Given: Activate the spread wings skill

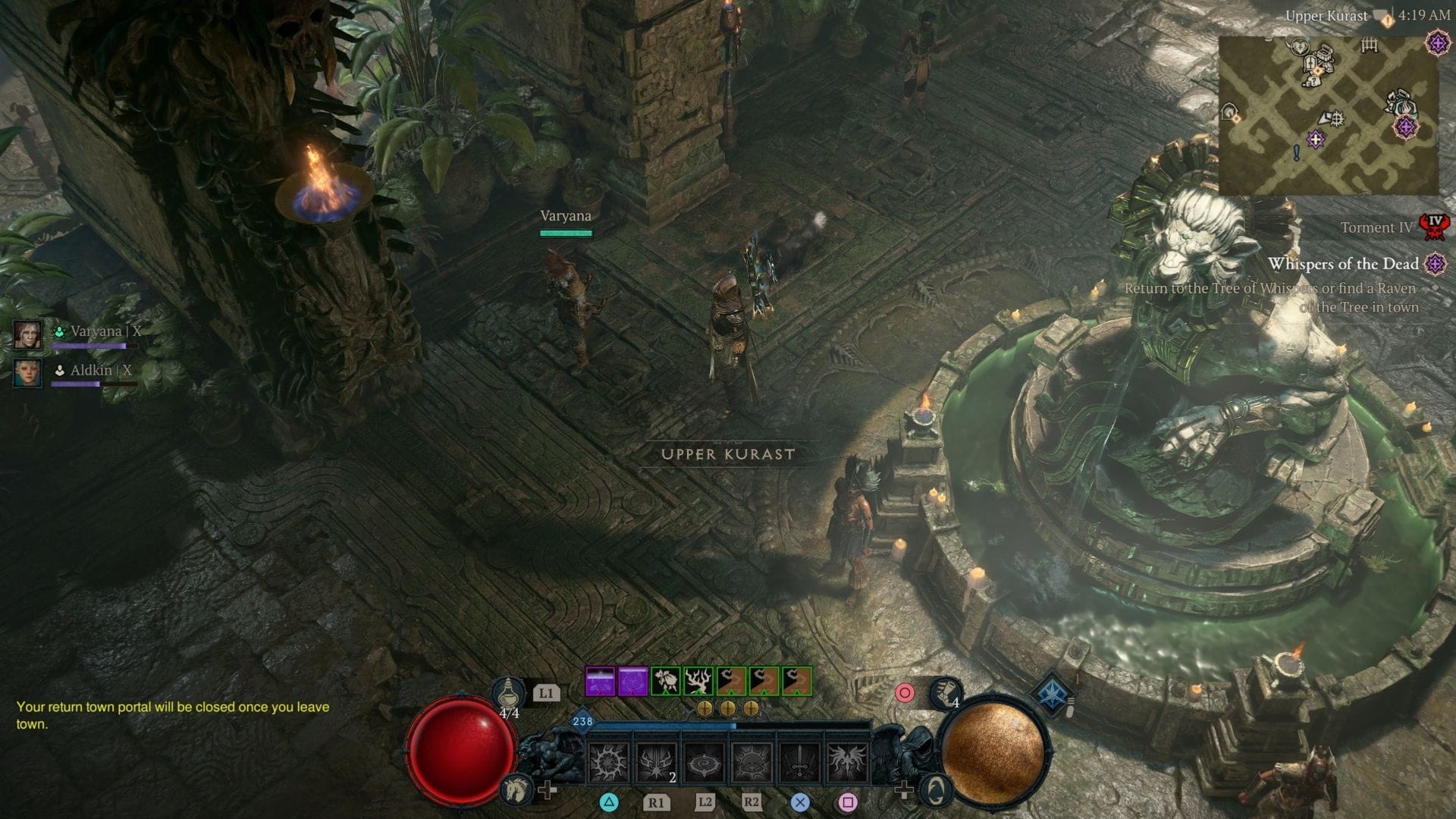Looking at the screenshot, I should click(x=847, y=762).
